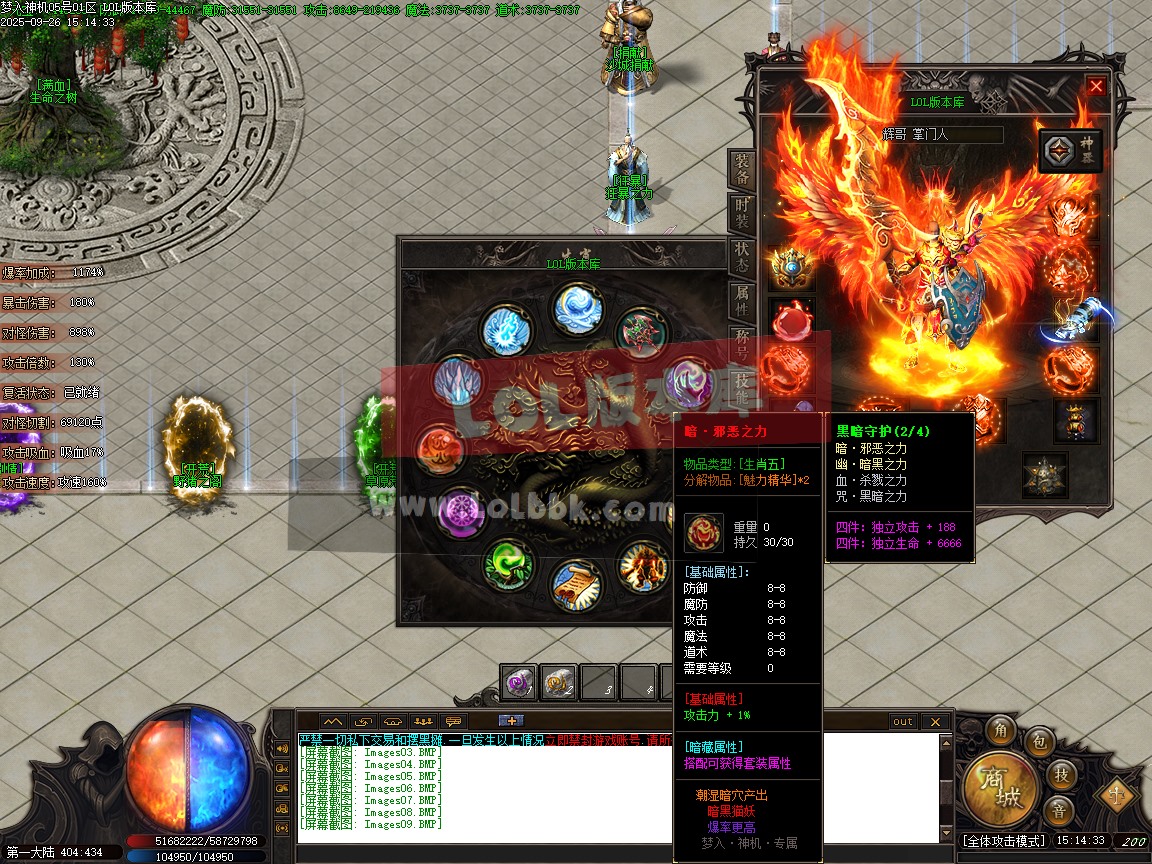The height and width of the screenshot is (864, 1152).
Task: Click the 神器 artifact button
Action: (1071, 151)
